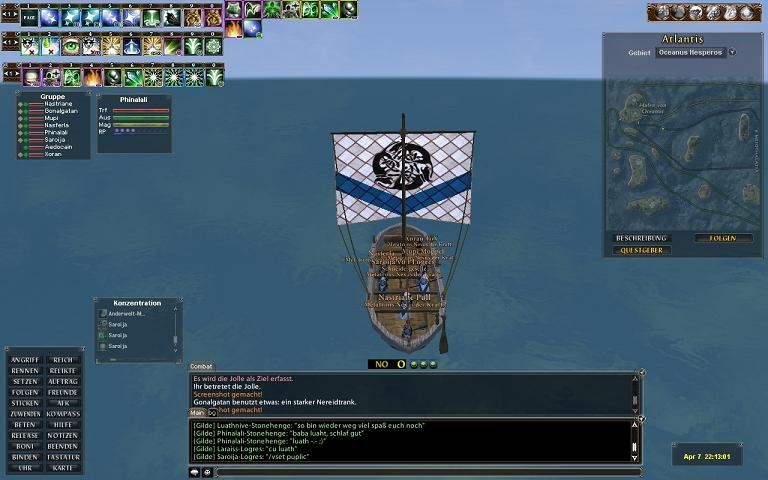Select Anderwelt-M... in the Konzentration list
Viewport: 768px width, 480px height.
pos(127,314)
